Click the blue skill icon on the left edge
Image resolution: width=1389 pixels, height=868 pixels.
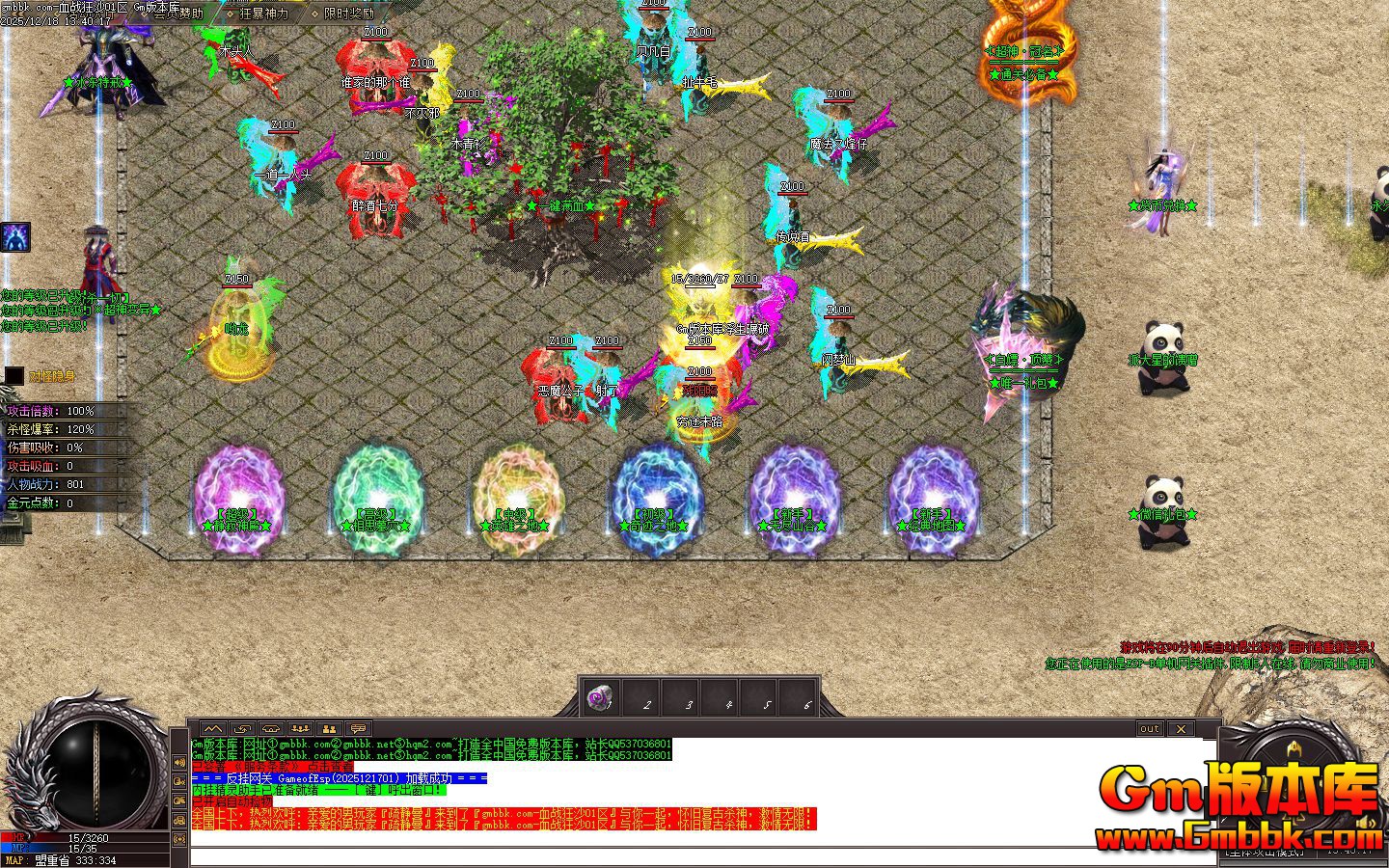click(x=14, y=237)
